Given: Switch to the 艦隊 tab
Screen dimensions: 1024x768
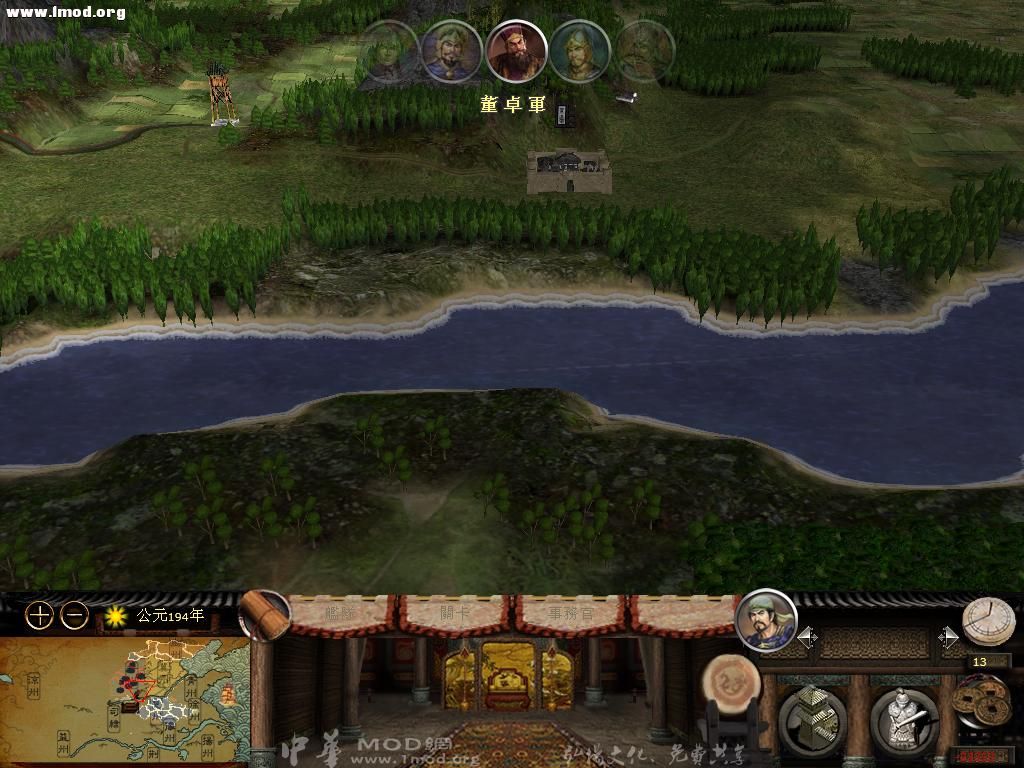Looking at the screenshot, I should click(x=343, y=613).
